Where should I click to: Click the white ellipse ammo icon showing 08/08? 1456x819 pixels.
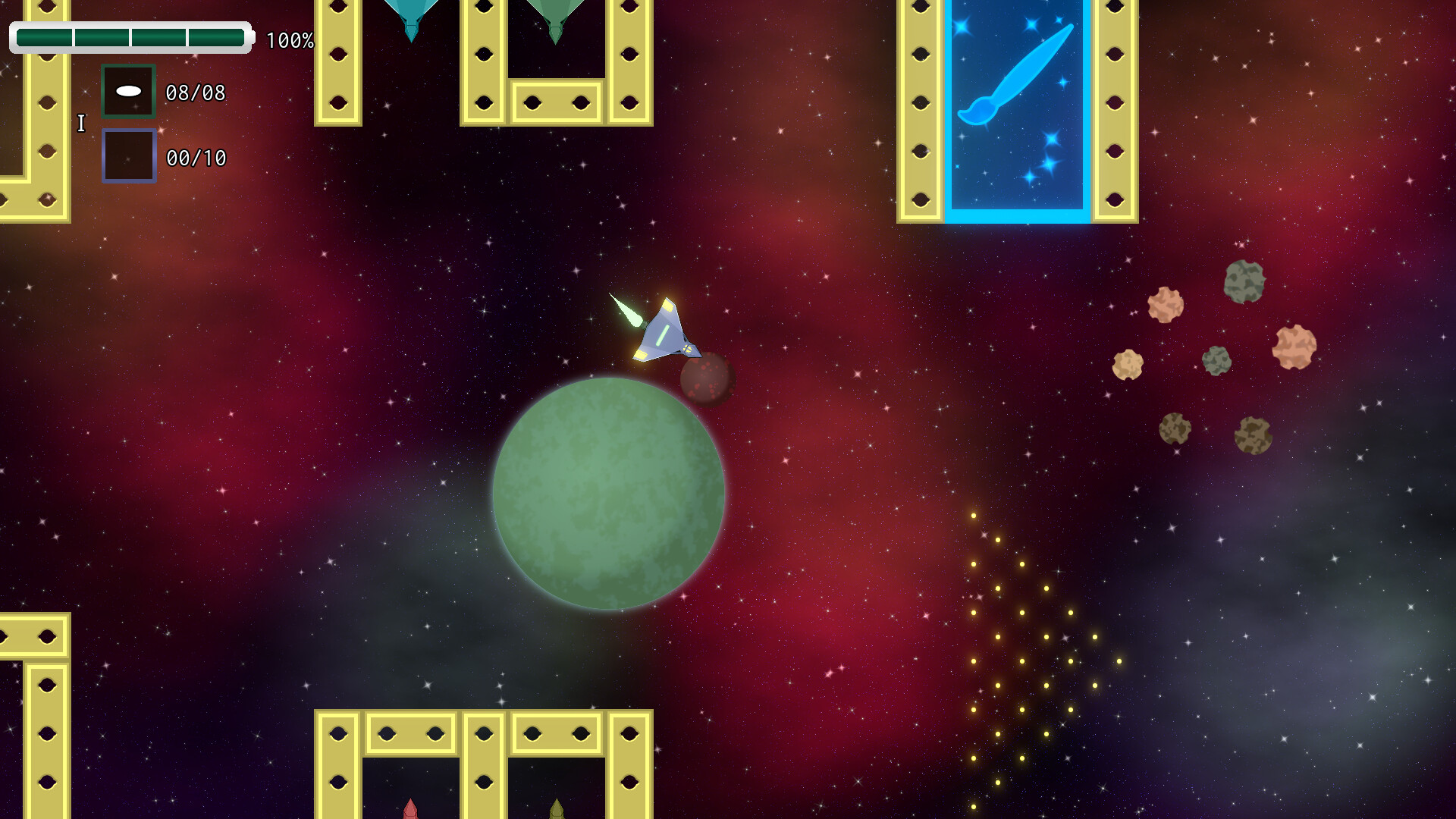127,92
